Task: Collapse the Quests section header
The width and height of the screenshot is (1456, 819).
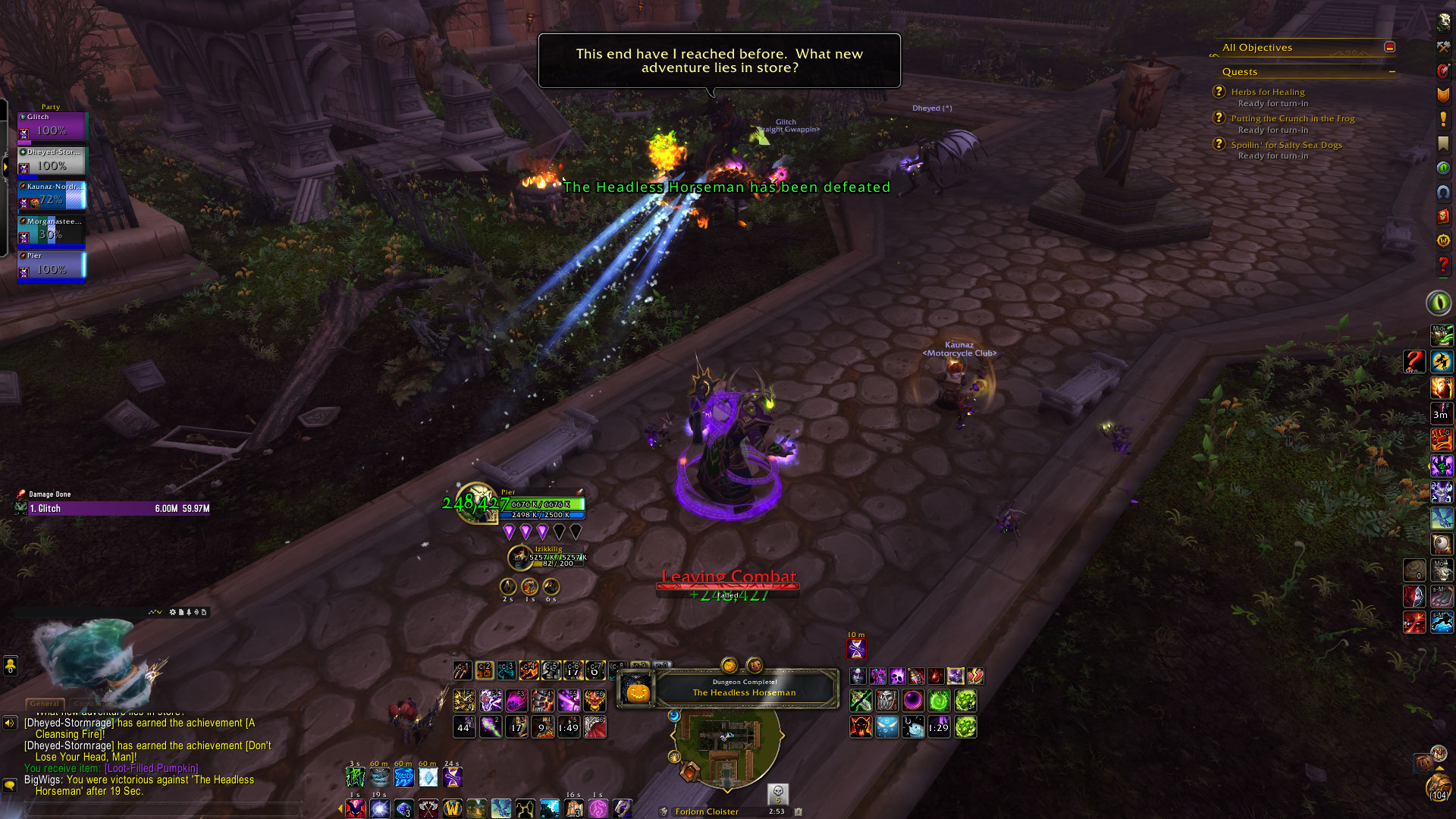Action: pyautogui.click(x=1392, y=72)
